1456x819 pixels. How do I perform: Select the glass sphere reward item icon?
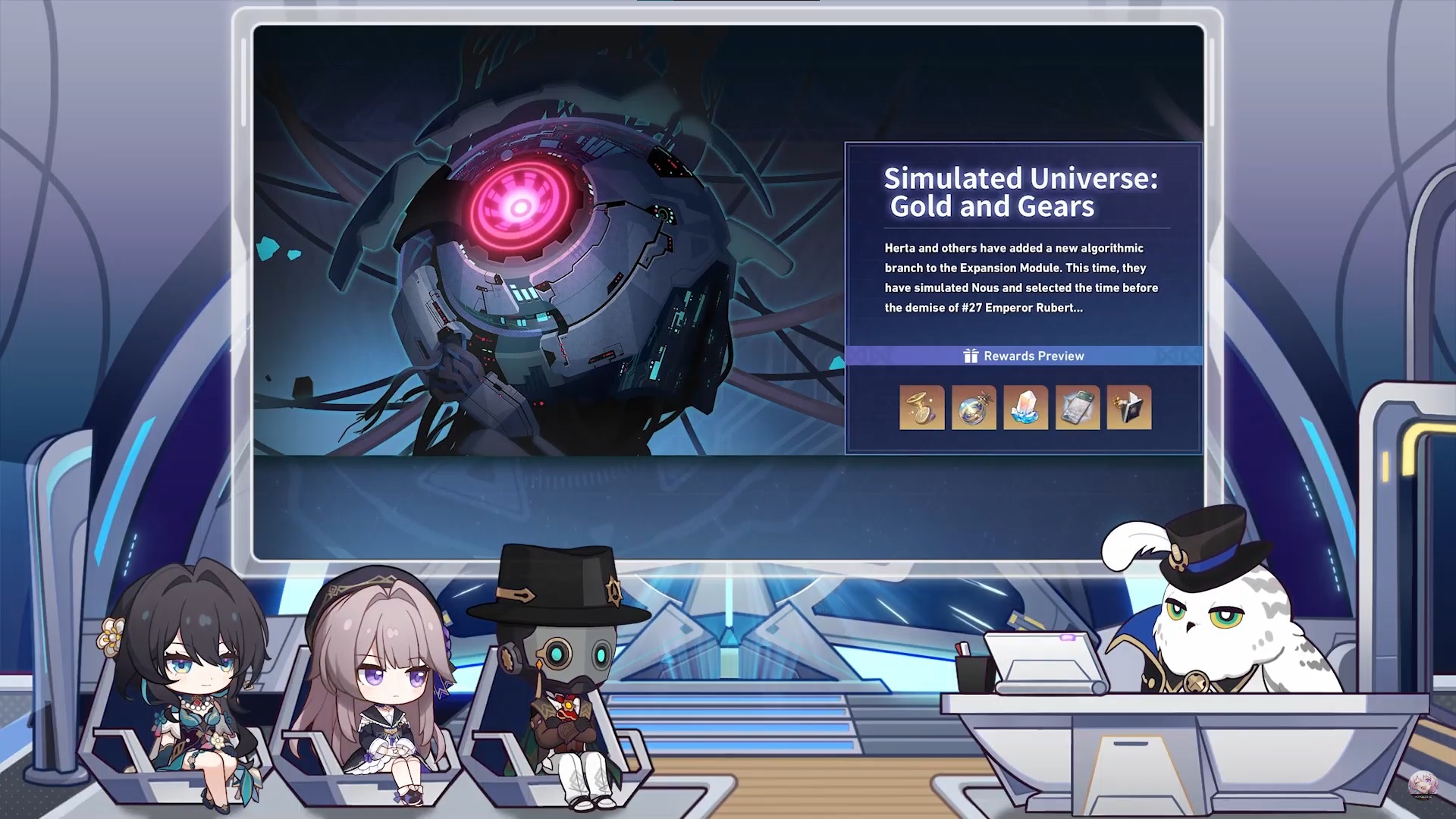pos(974,408)
